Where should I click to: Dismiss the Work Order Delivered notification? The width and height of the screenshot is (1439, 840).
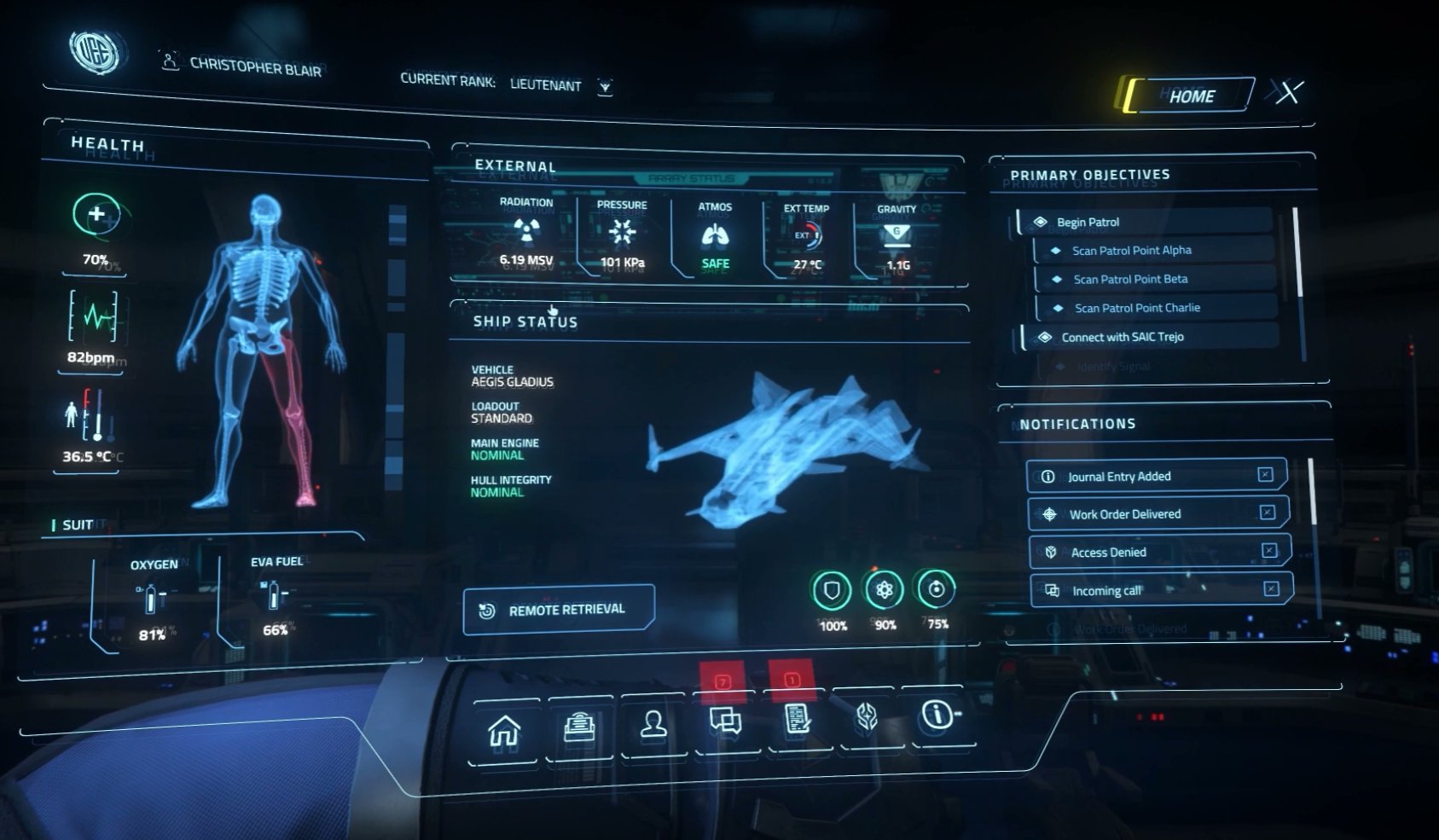[x=1268, y=512]
